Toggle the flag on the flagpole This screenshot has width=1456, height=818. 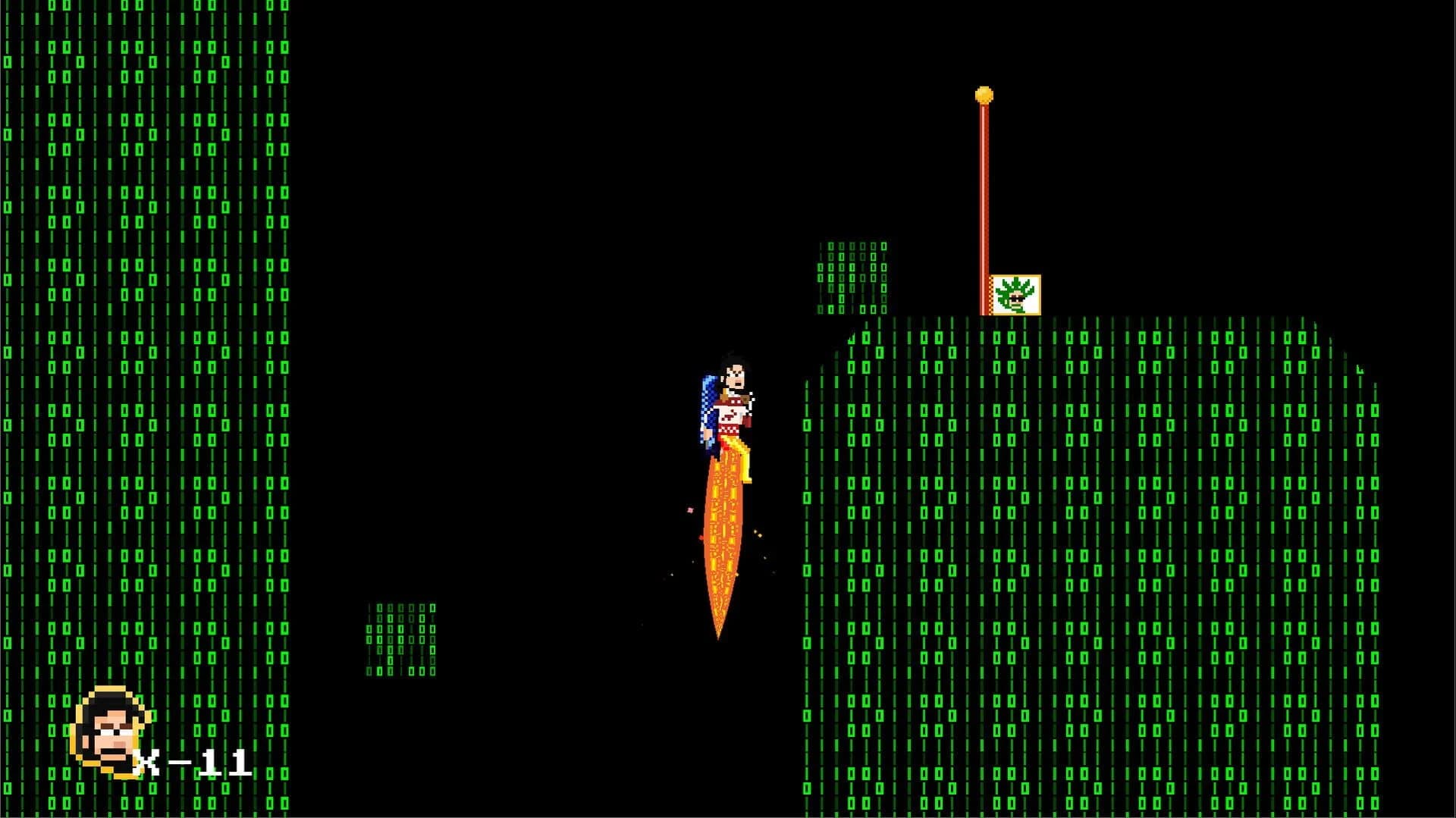tap(1016, 294)
